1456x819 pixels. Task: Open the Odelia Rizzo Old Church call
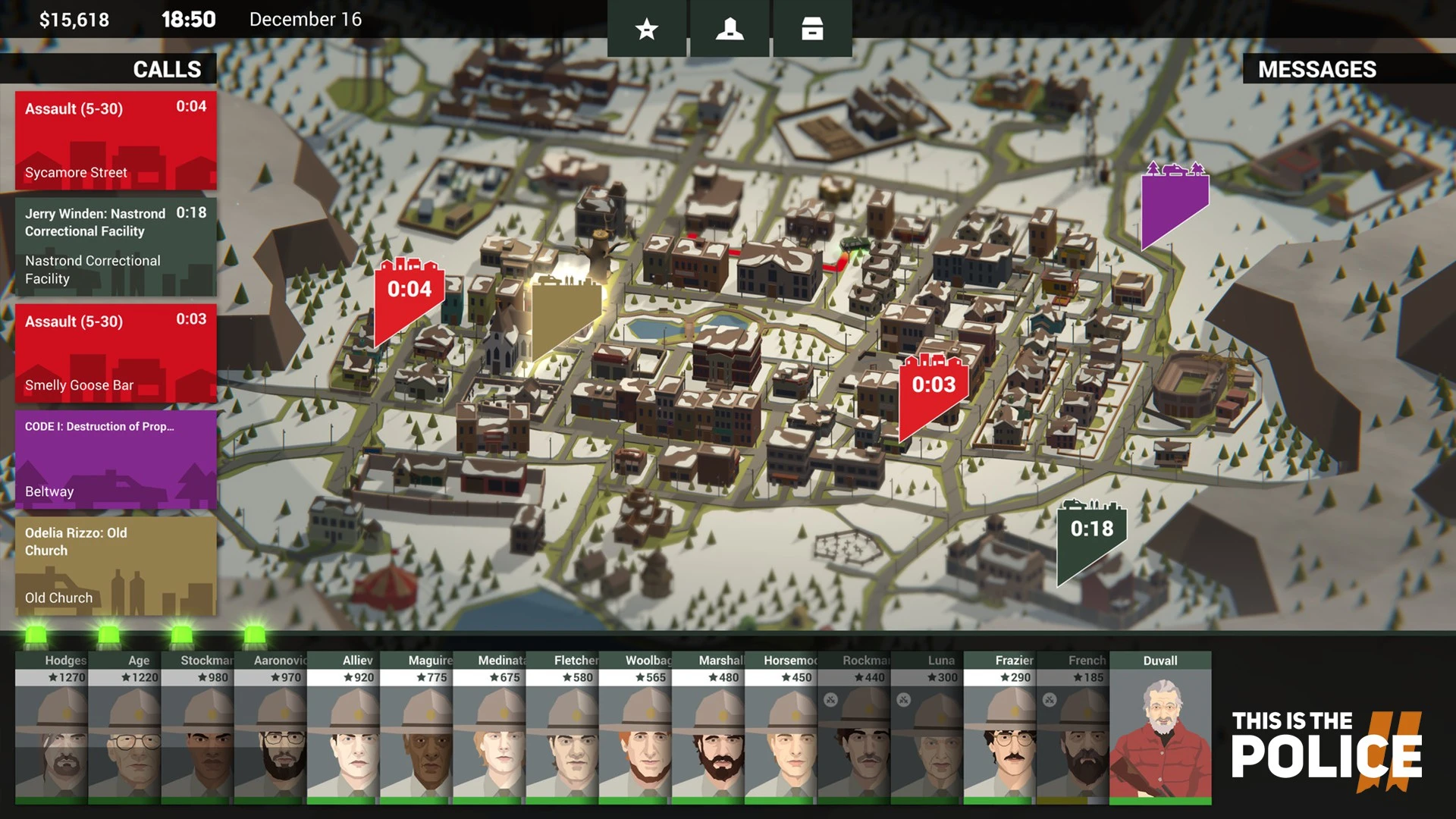click(x=115, y=565)
